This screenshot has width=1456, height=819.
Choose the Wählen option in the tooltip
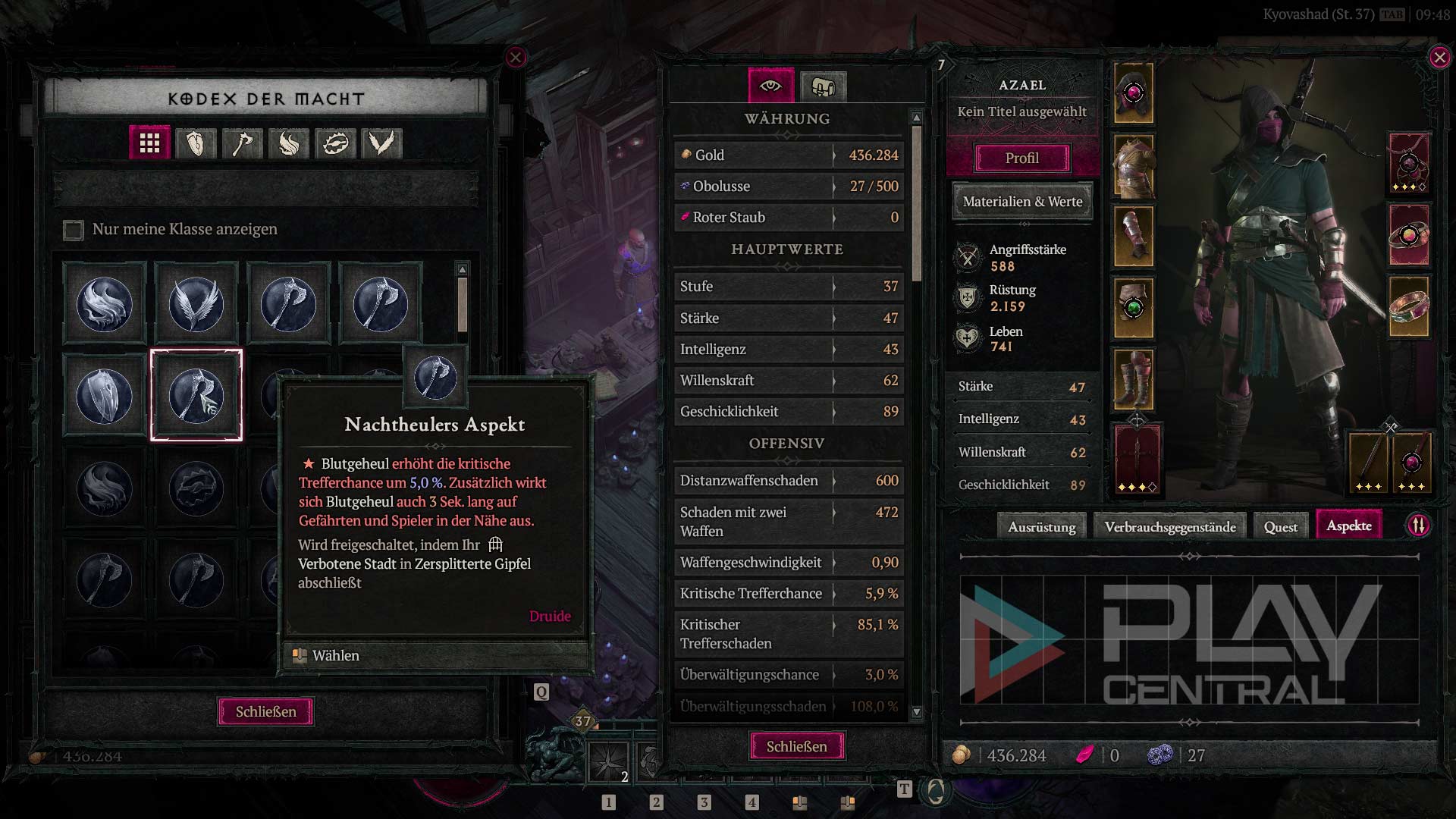point(336,655)
